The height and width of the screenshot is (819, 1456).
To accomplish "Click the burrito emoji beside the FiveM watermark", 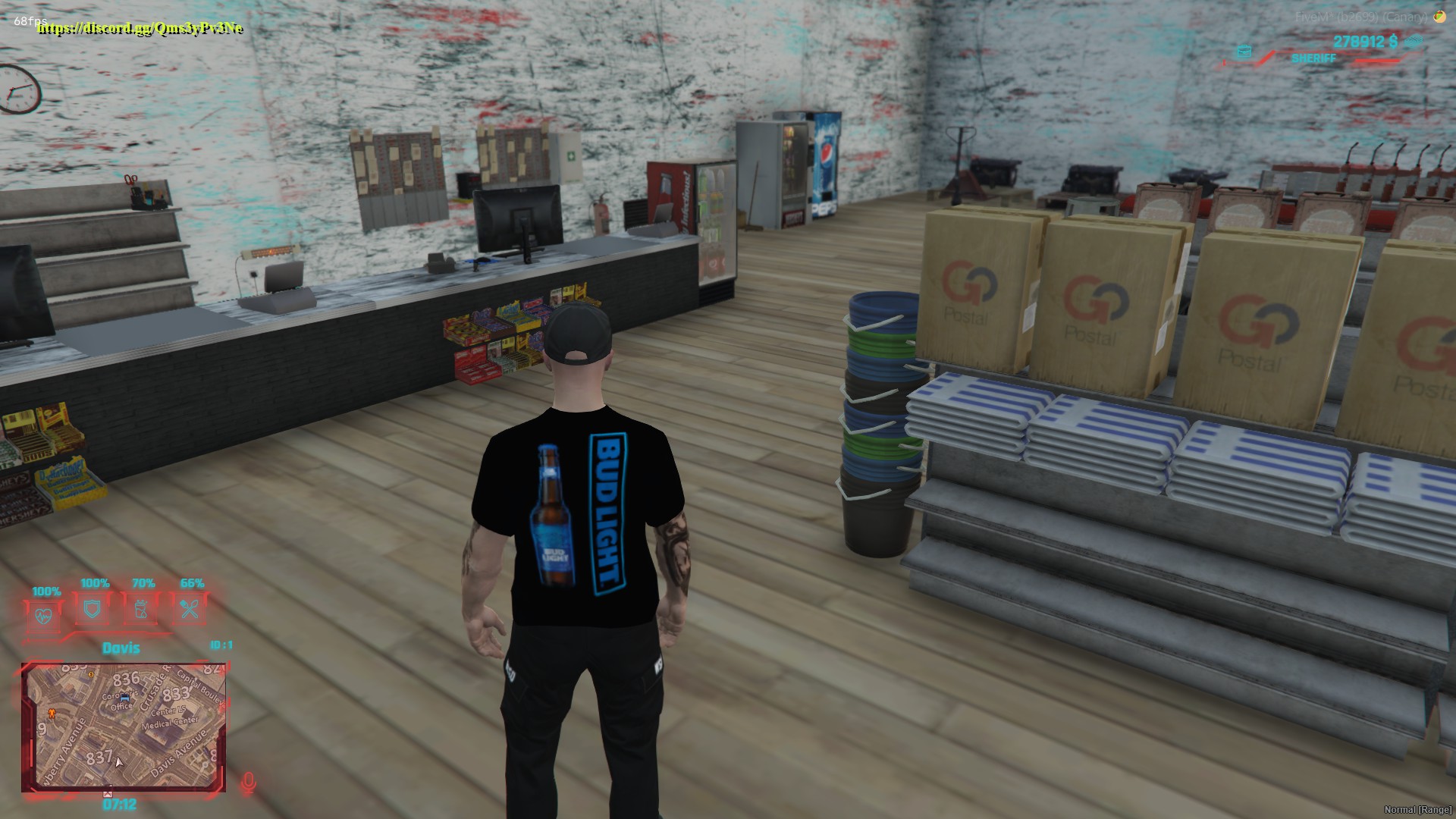I will coord(1440,17).
